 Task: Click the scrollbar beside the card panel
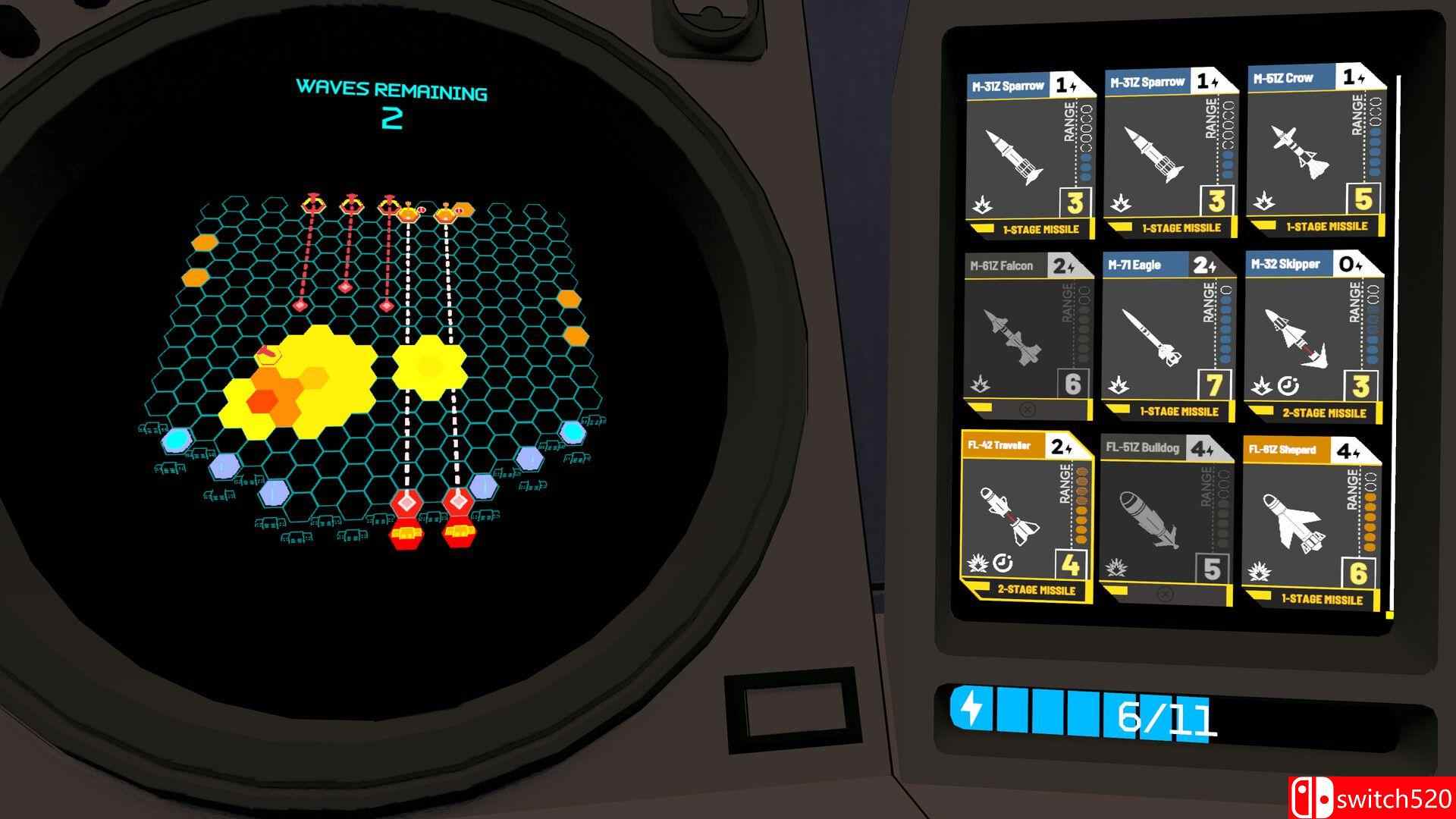(1395, 334)
